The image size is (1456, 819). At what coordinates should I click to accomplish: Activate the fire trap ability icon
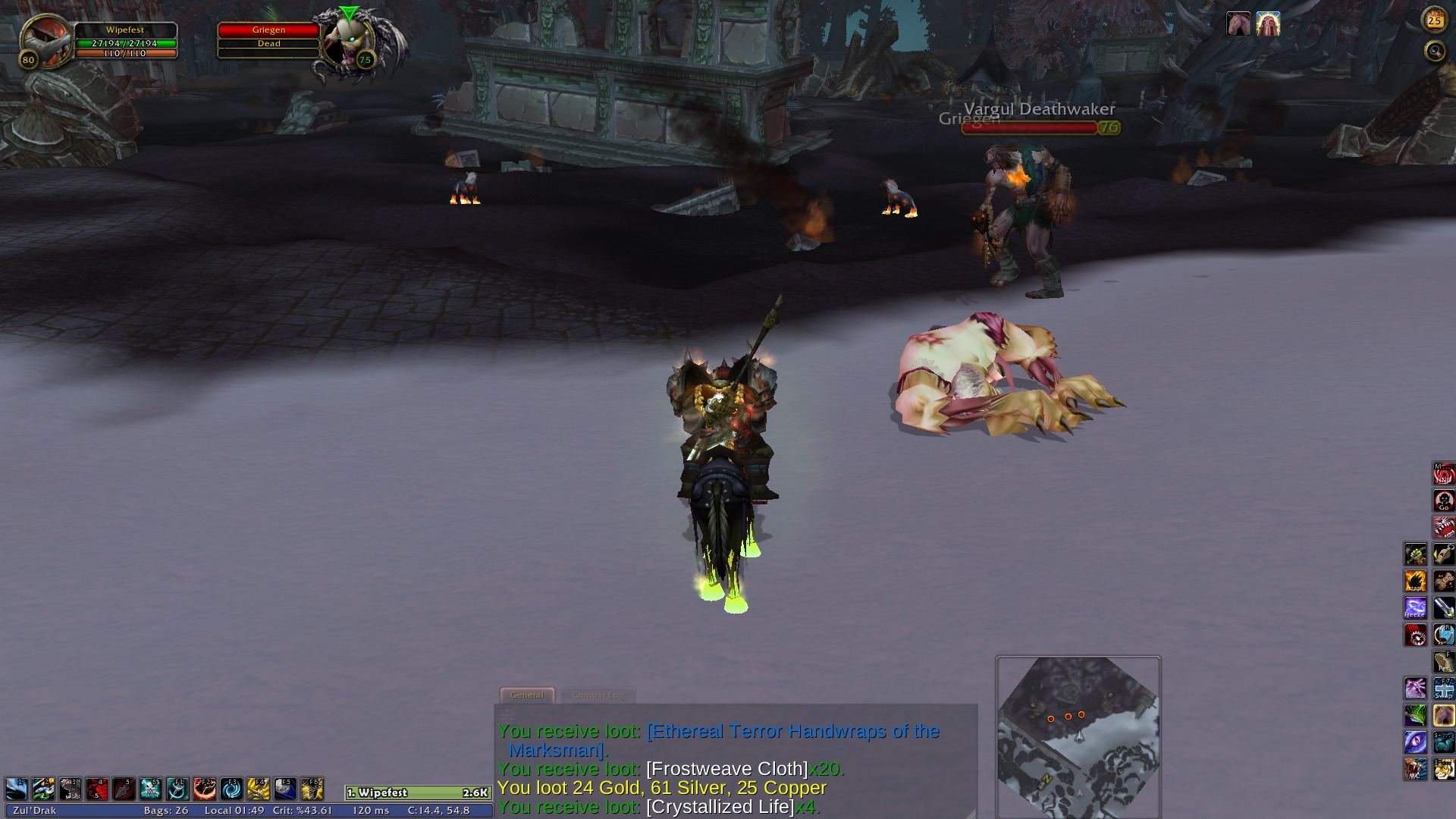click(x=1415, y=582)
